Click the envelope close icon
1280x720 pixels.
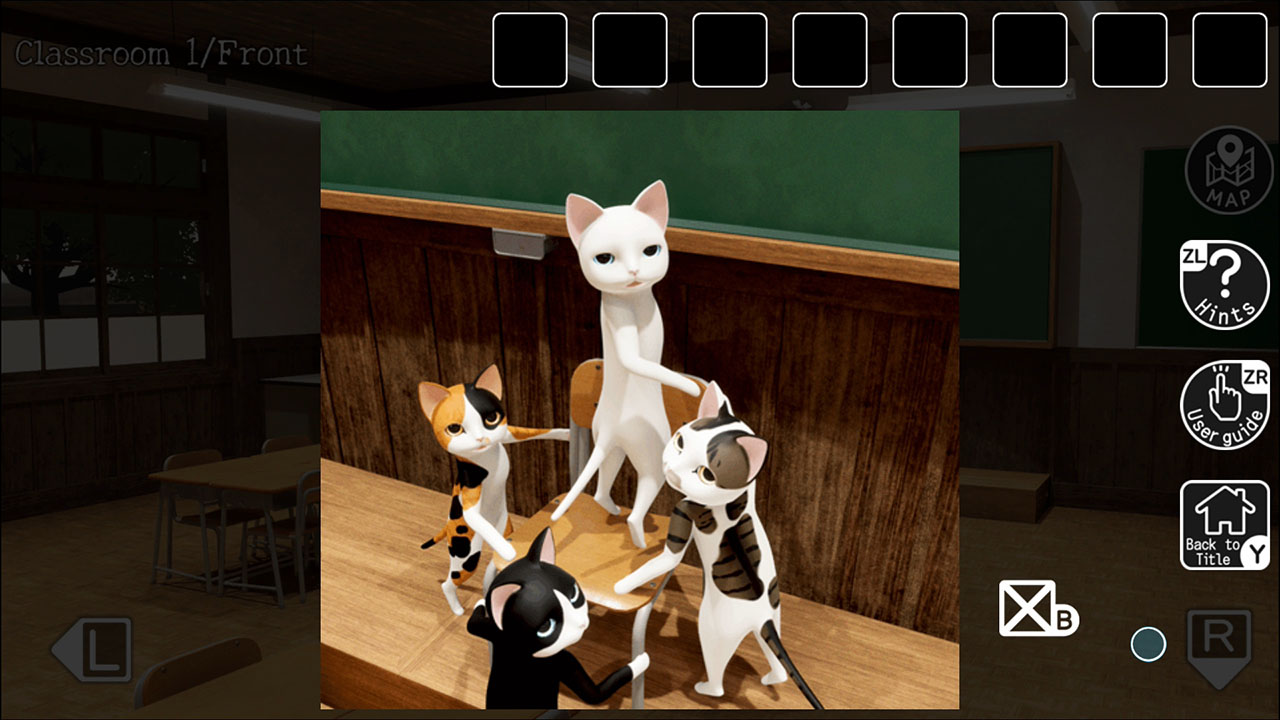1028,610
